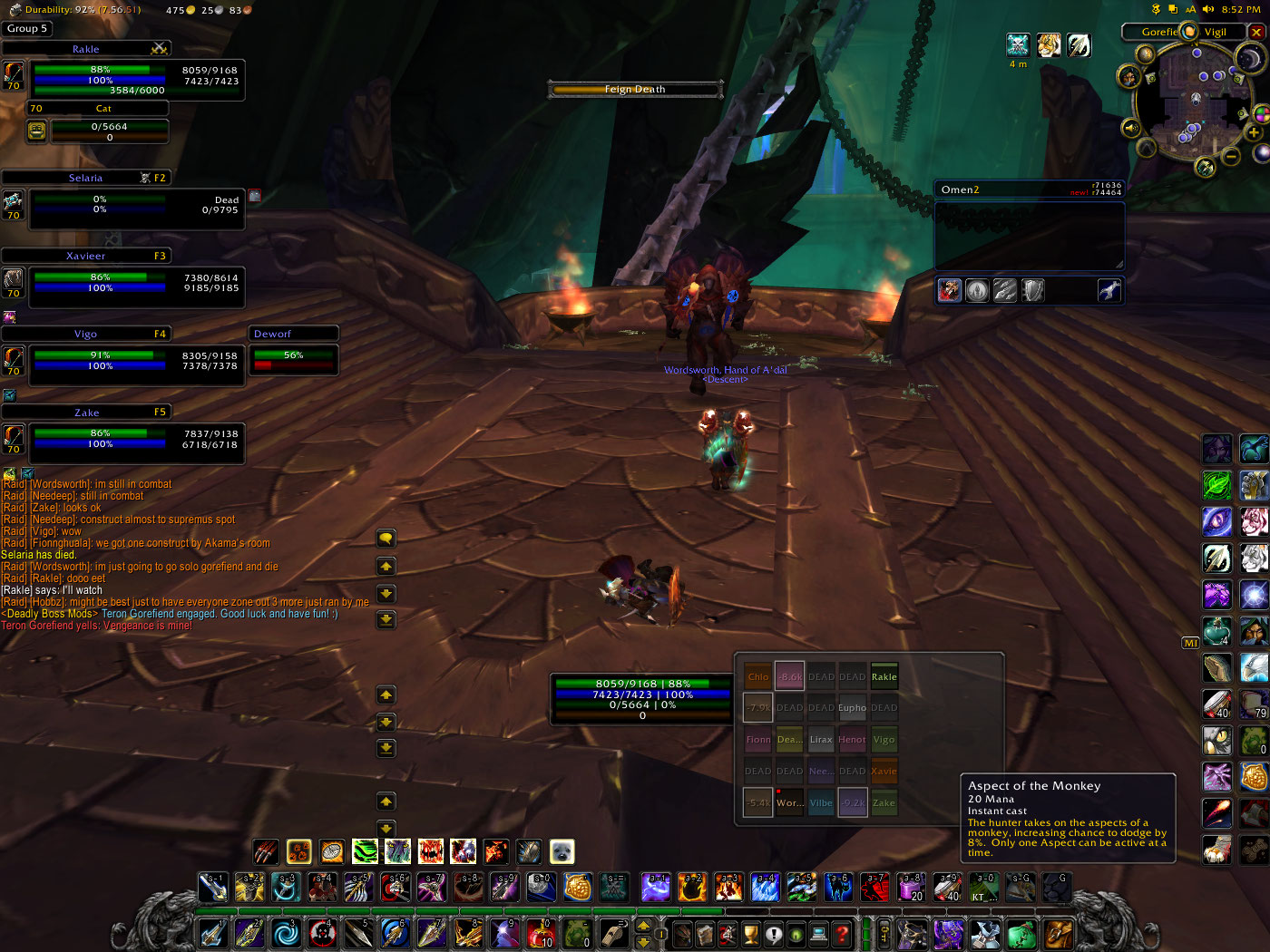Click the white seal pet bar icon
Image resolution: width=1270 pixels, height=952 pixels.
click(562, 851)
